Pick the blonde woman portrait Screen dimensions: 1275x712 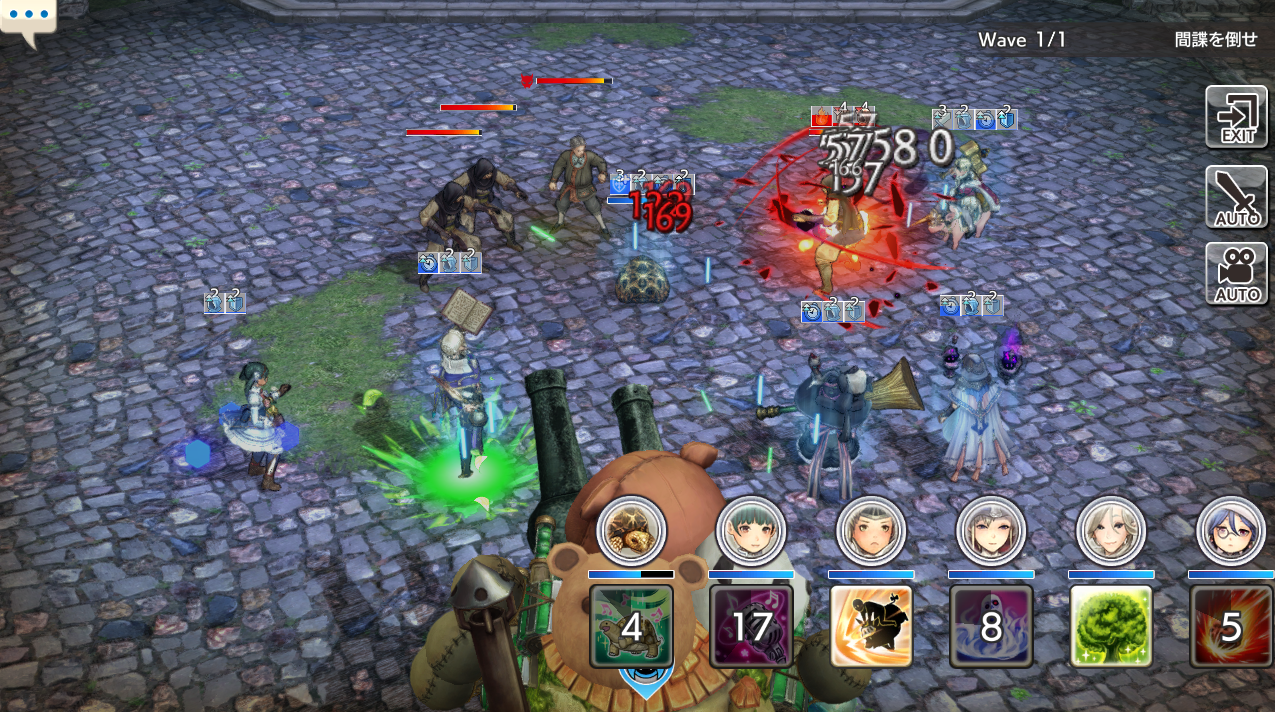pos(1111,531)
